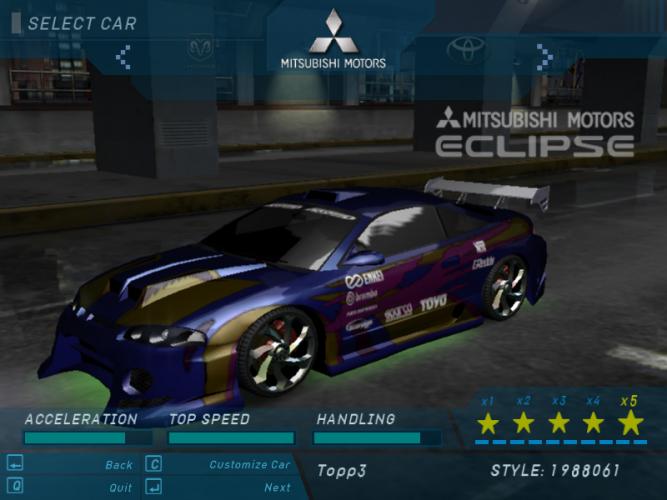This screenshot has height=500, width=667.
Task: Open Customize Car
Action: click(x=249, y=465)
